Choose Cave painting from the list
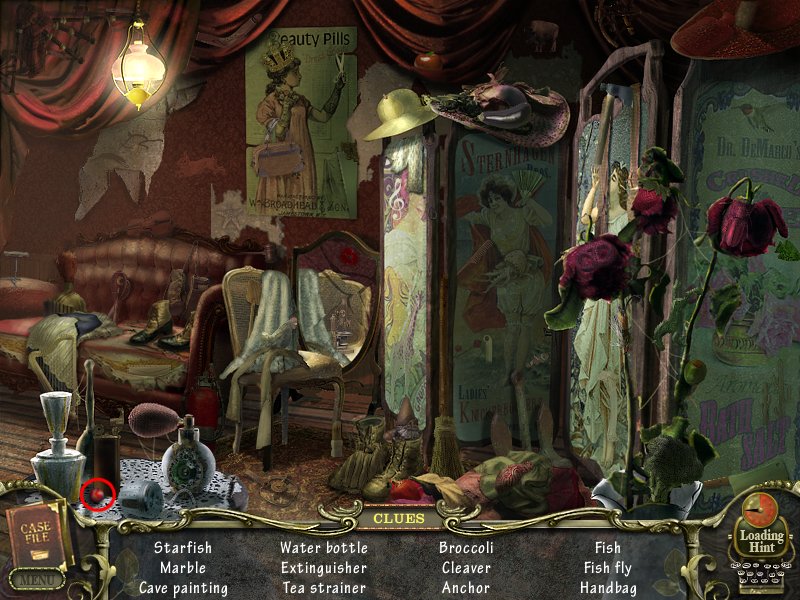The image size is (800, 600). (184, 588)
